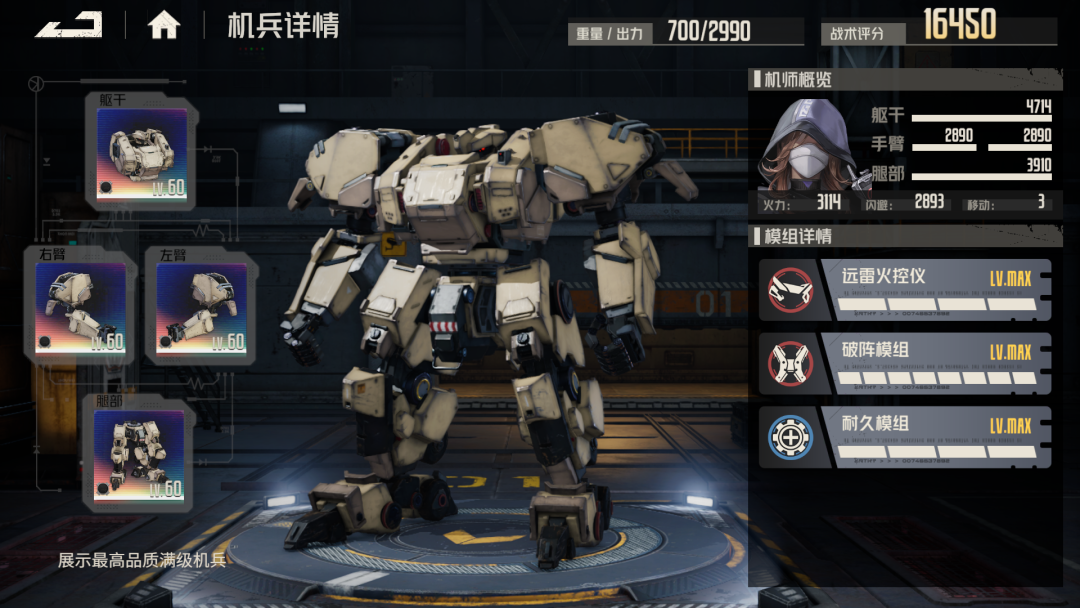Choose the 腿部 legs part slot

[139, 455]
